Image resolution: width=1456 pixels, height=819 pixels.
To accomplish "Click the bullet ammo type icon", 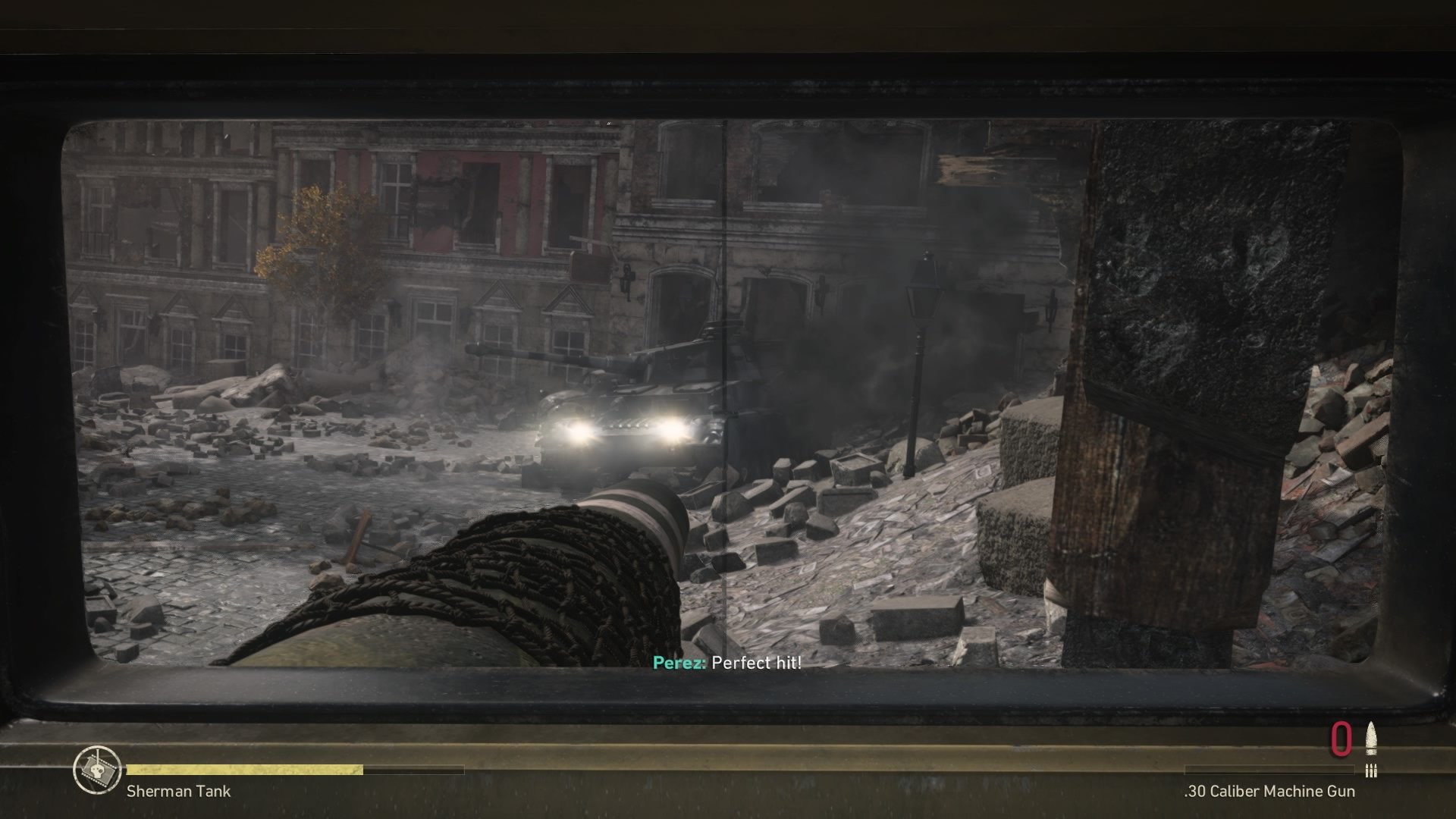I will tap(1370, 739).
